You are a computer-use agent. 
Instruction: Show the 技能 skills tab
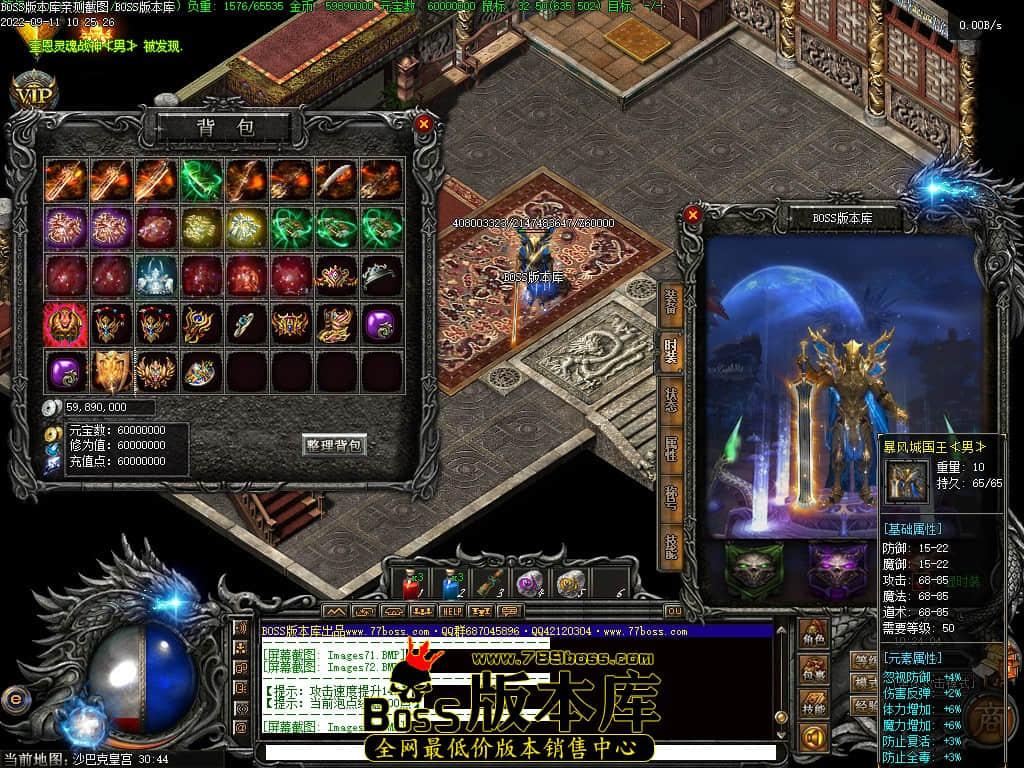point(671,543)
